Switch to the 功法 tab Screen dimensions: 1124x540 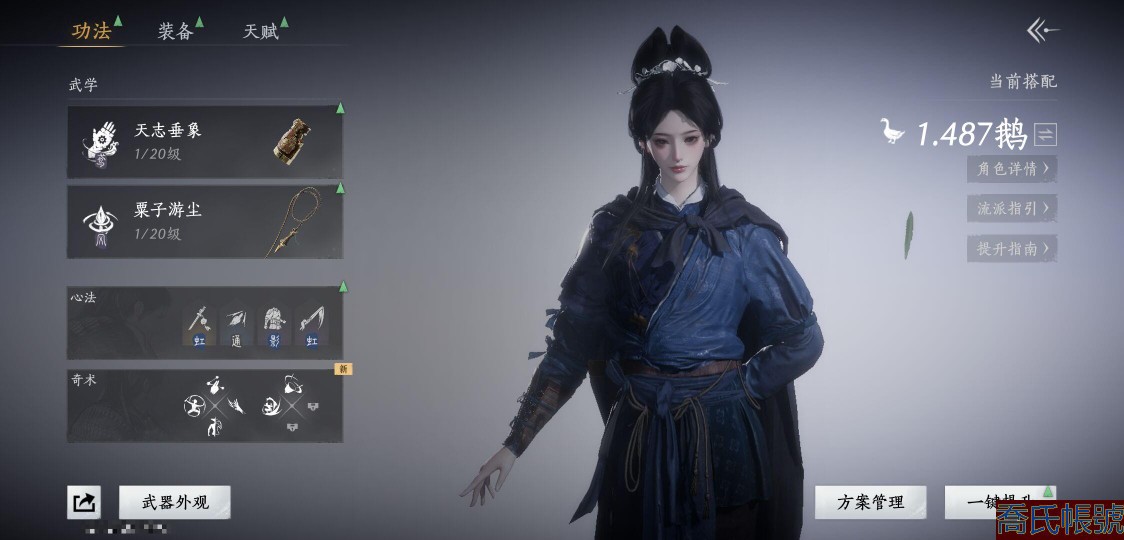click(x=92, y=31)
